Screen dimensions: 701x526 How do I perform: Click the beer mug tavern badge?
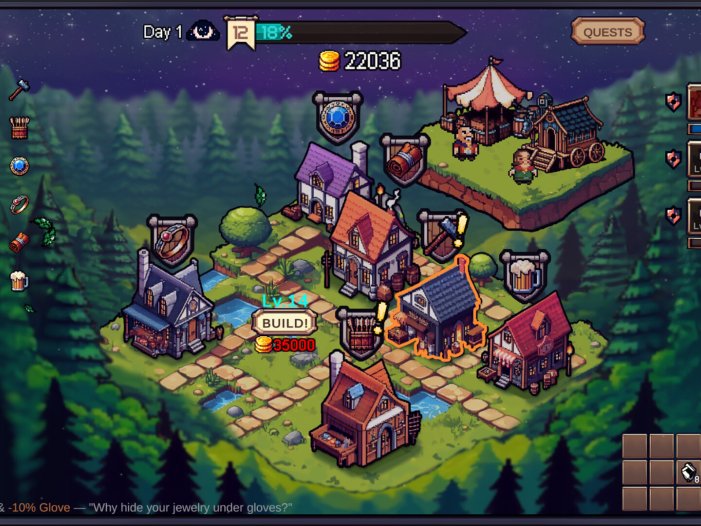point(524,274)
